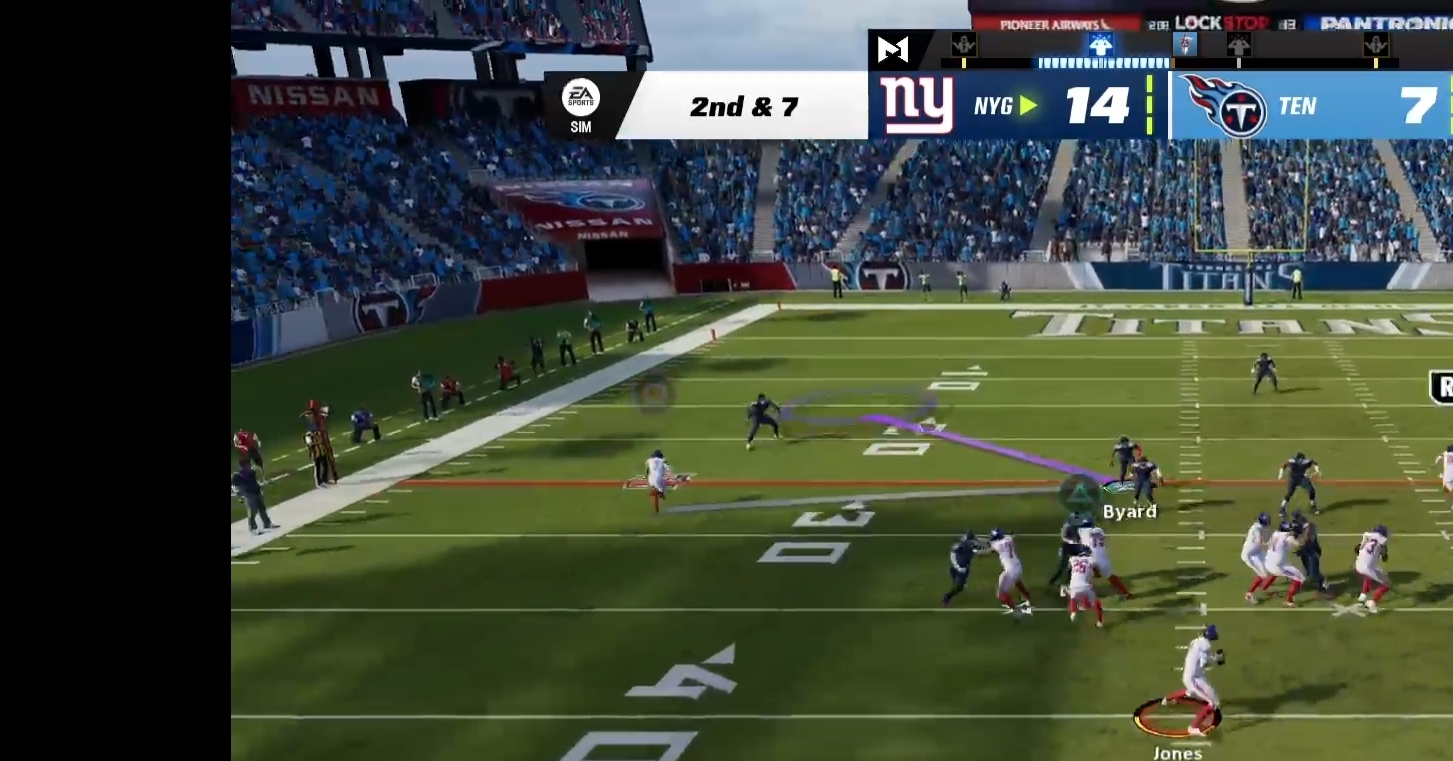Click the gray X-Factor jersey icon

(x=1239, y=45)
